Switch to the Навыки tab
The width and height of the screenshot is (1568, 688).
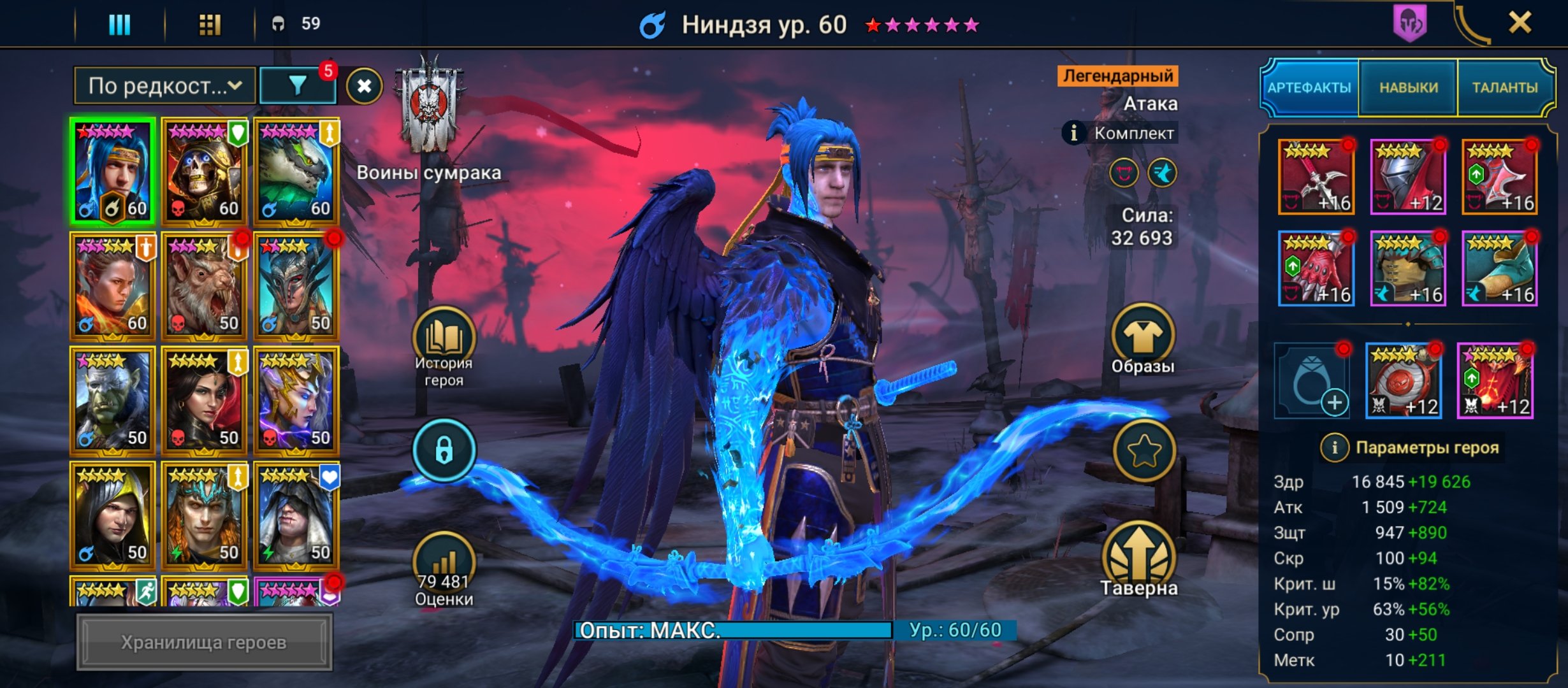(1408, 88)
